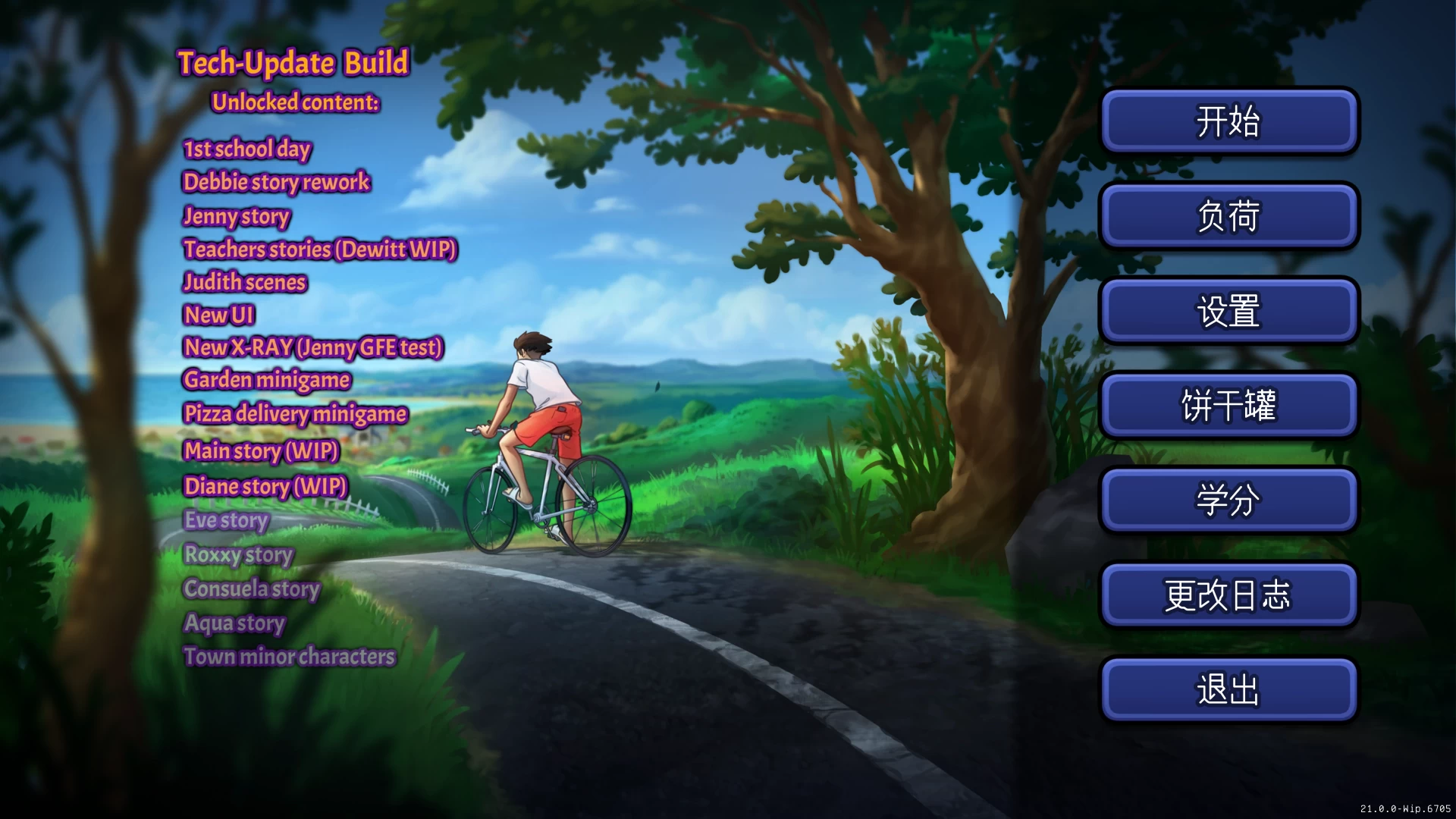This screenshot has height=819, width=1456.
Task: Select the 'Pizza delivery minigame' entry
Action: 294,414
